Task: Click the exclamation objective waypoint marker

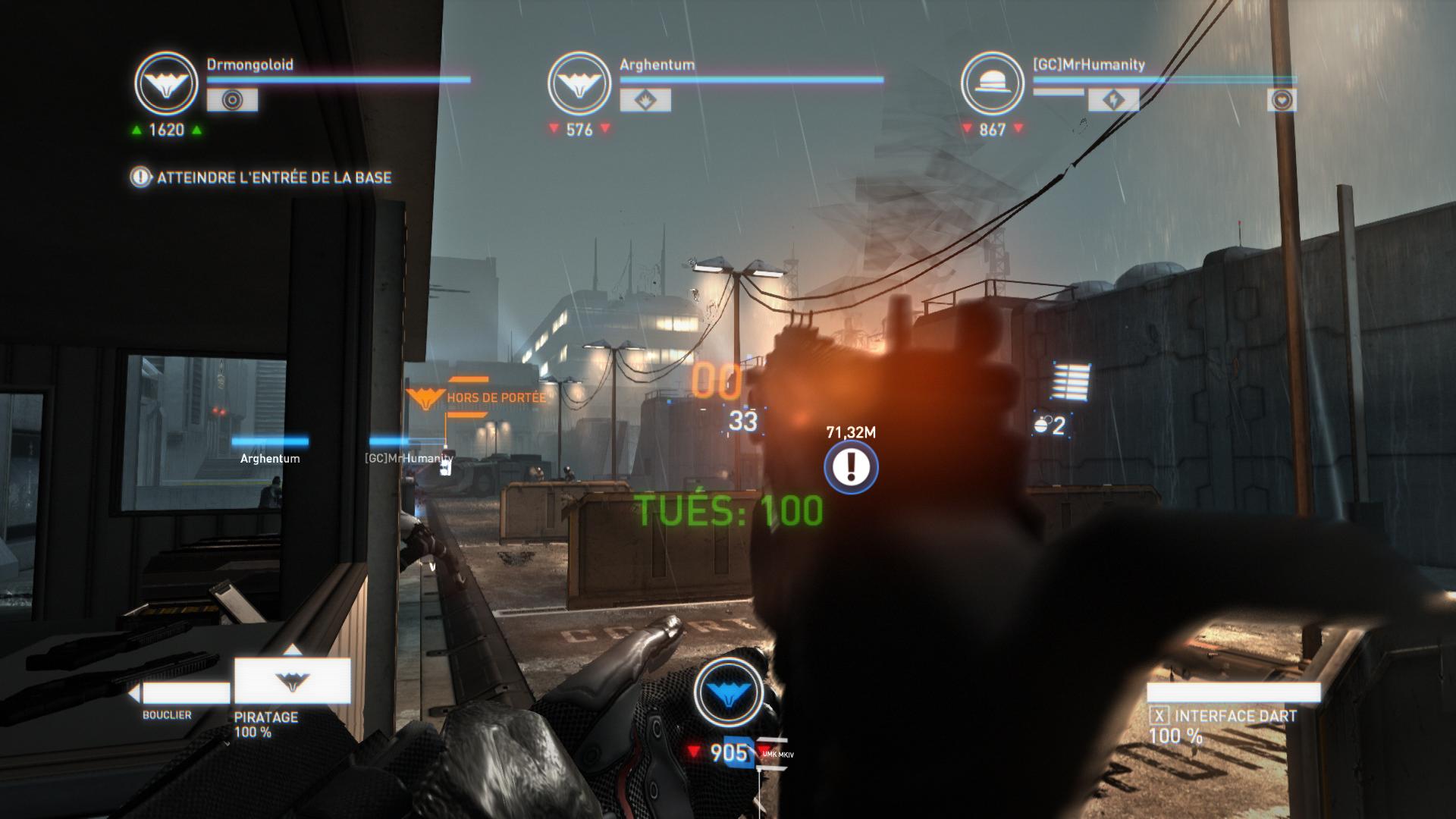Action: (x=851, y=466)
